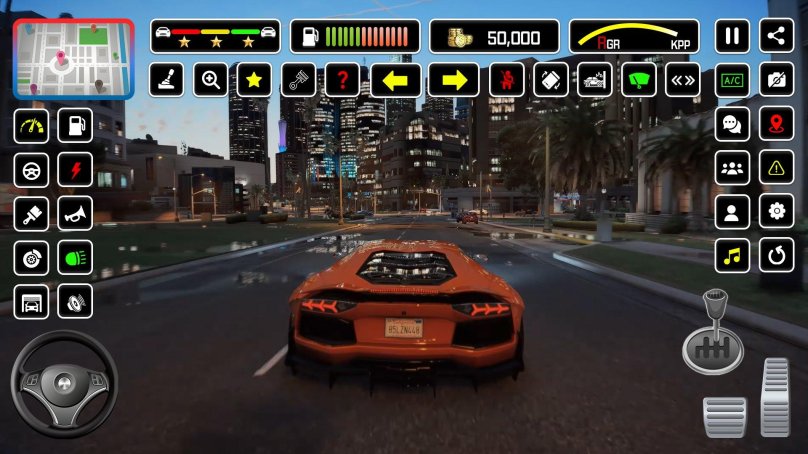Toggle the A/C button
This screenshot has height=454, width=808.
point(732,80)
